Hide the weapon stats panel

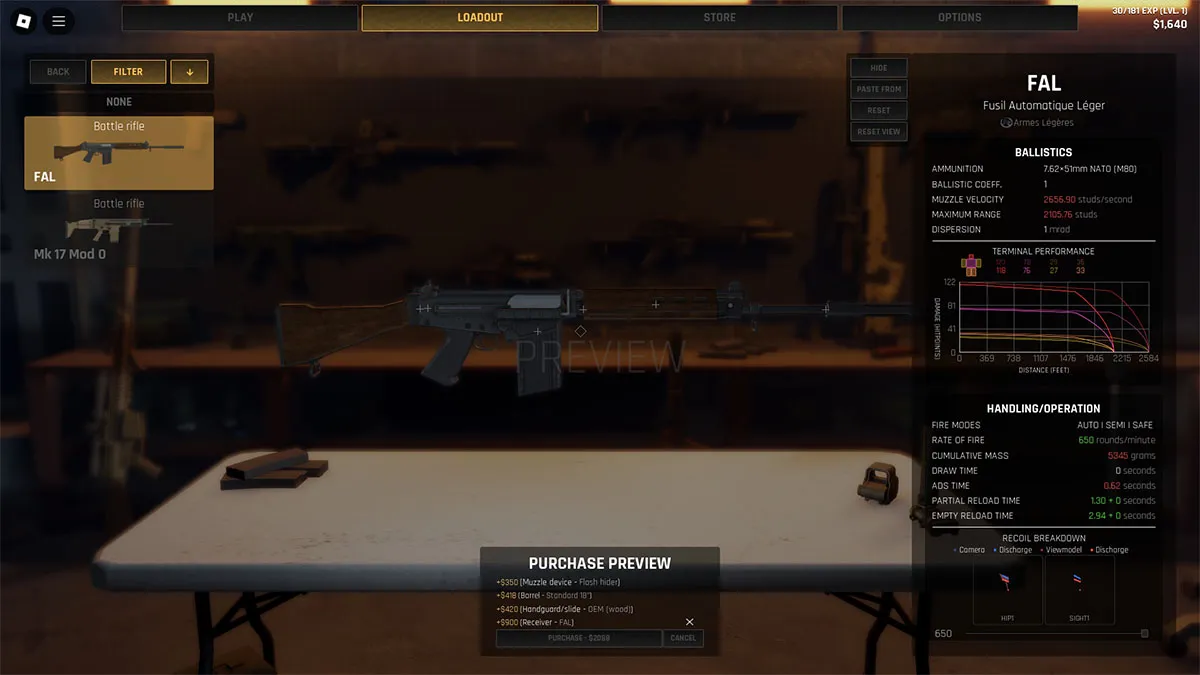coord(879,68)
